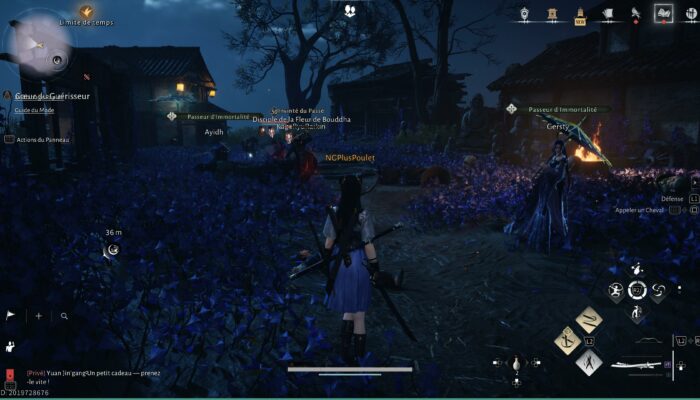Activate the whip-like curved skill diamond
This screenshot has width=700, height=400.
pyautogui.click(x=589, y=319)
